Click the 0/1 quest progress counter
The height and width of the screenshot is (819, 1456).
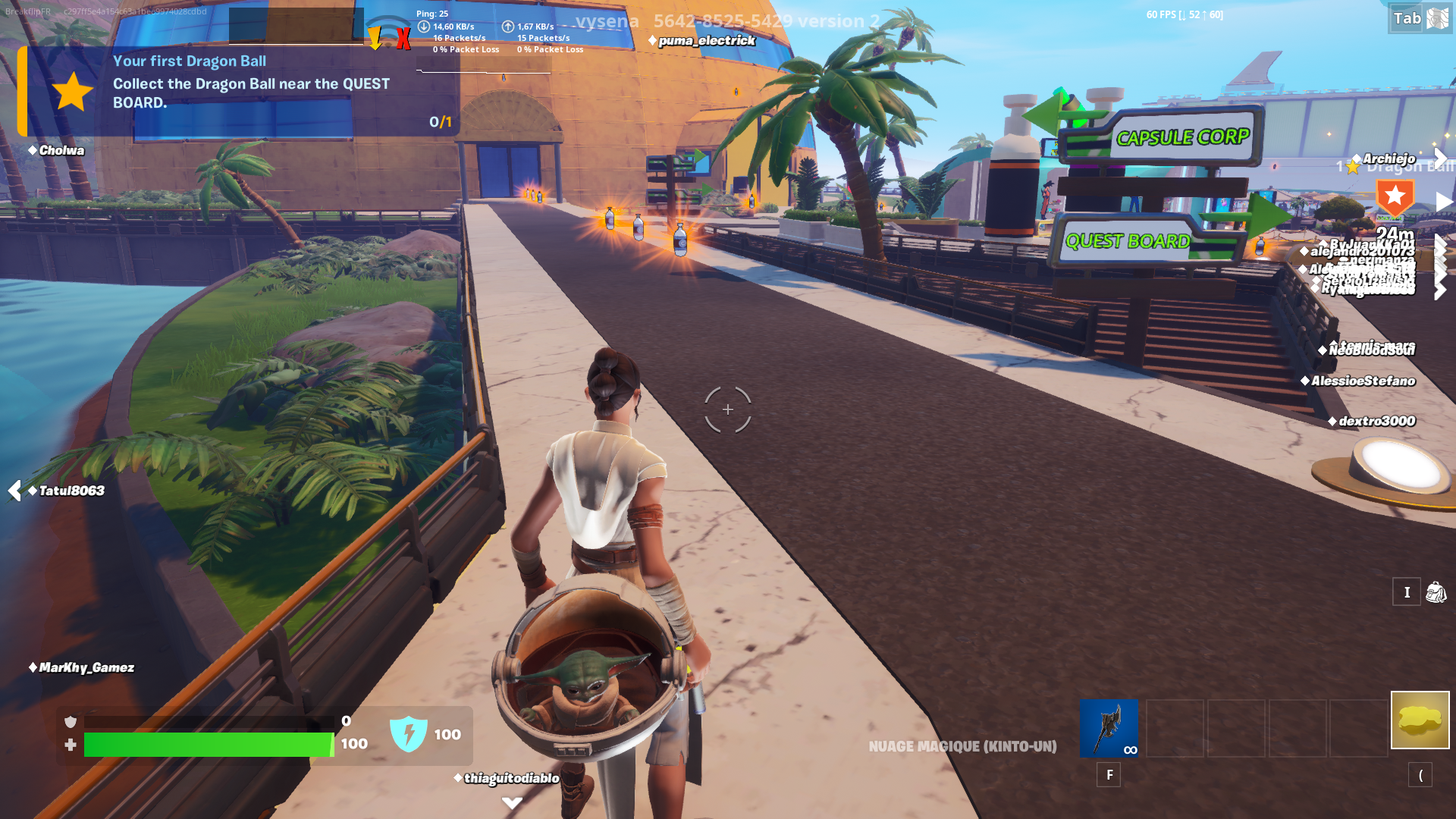[x=440, y=120]
